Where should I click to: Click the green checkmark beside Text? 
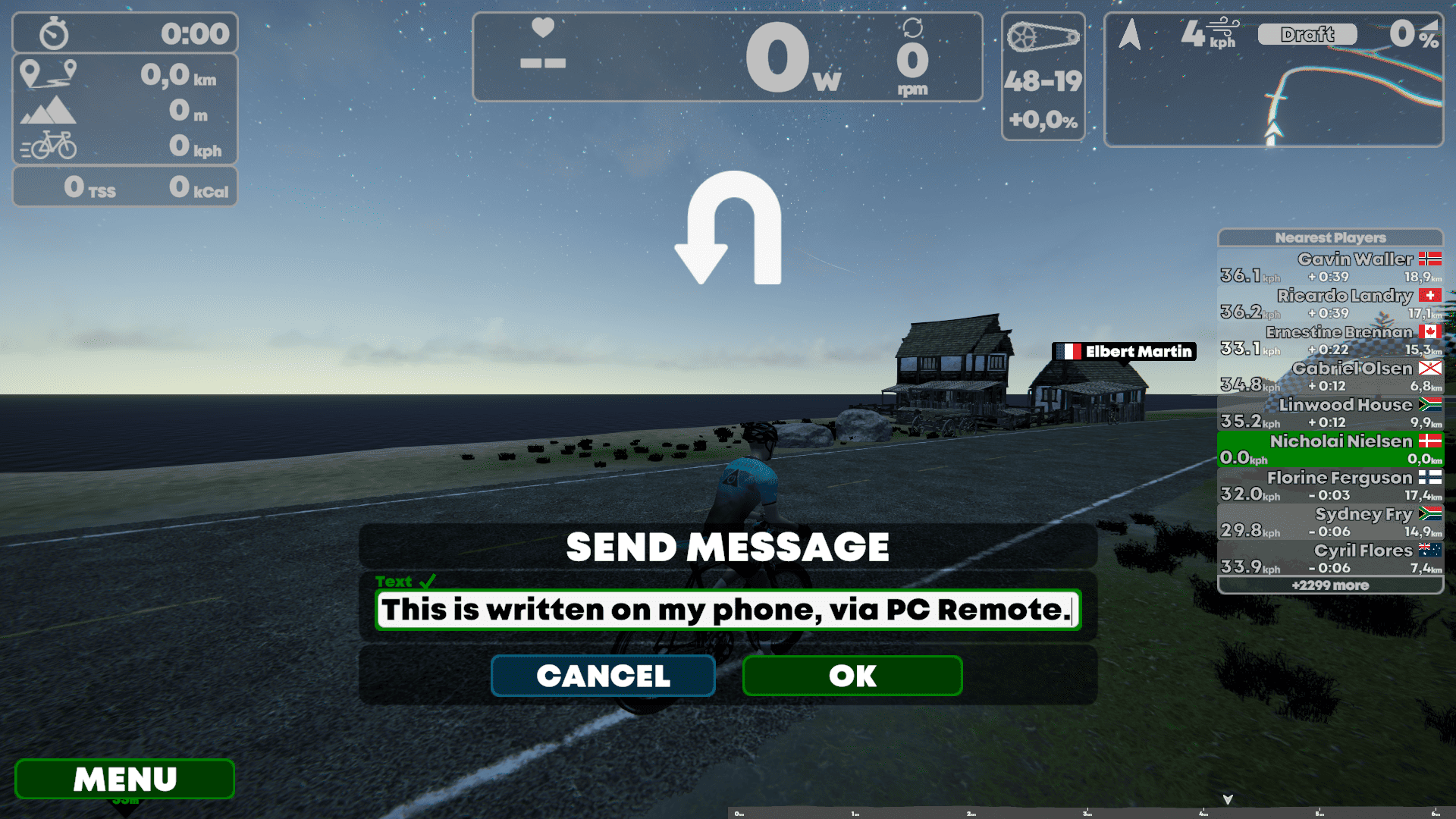[x=428, y=581]
